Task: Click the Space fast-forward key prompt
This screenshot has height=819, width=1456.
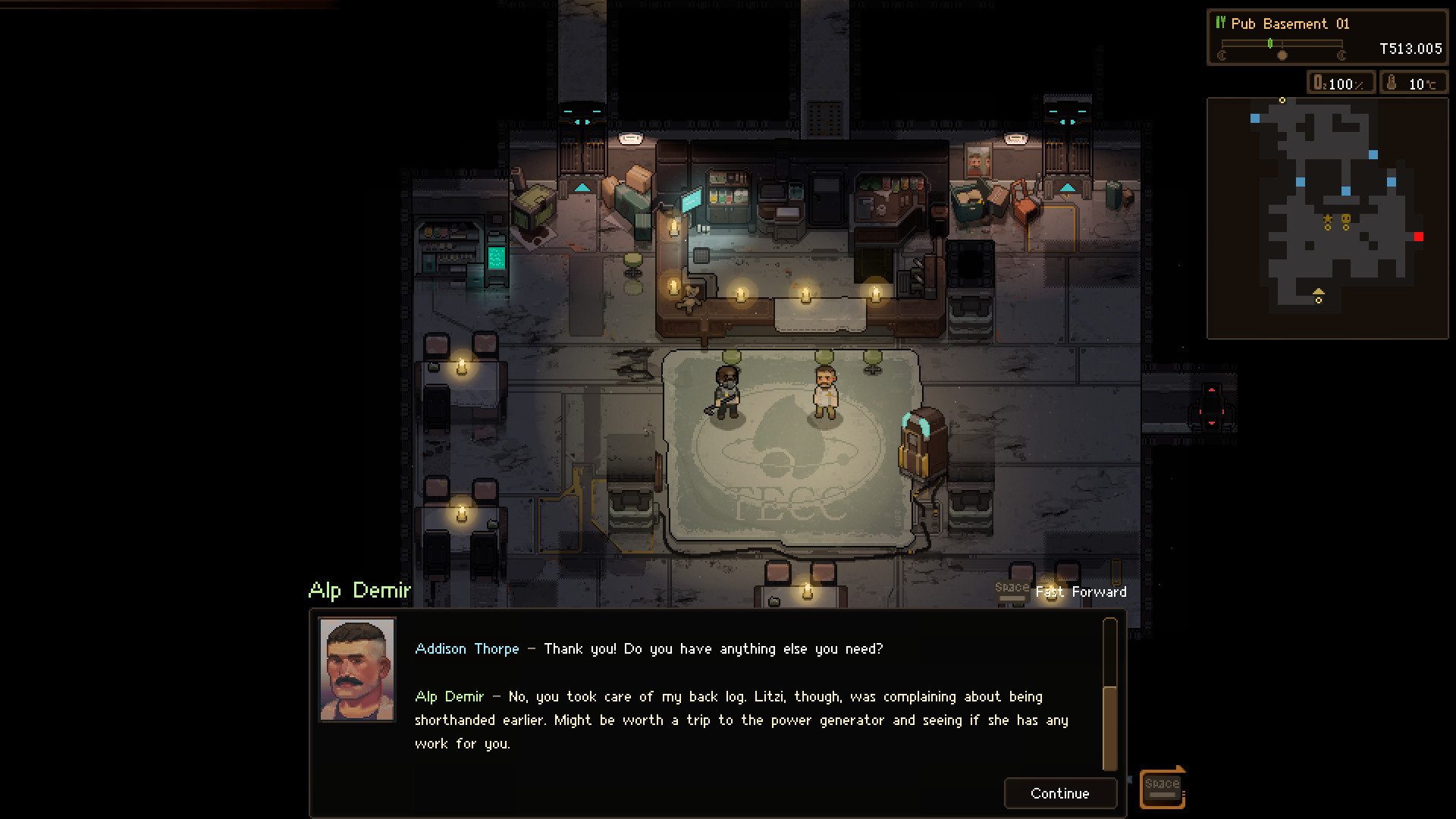Action: click(x=1014, y=591)
